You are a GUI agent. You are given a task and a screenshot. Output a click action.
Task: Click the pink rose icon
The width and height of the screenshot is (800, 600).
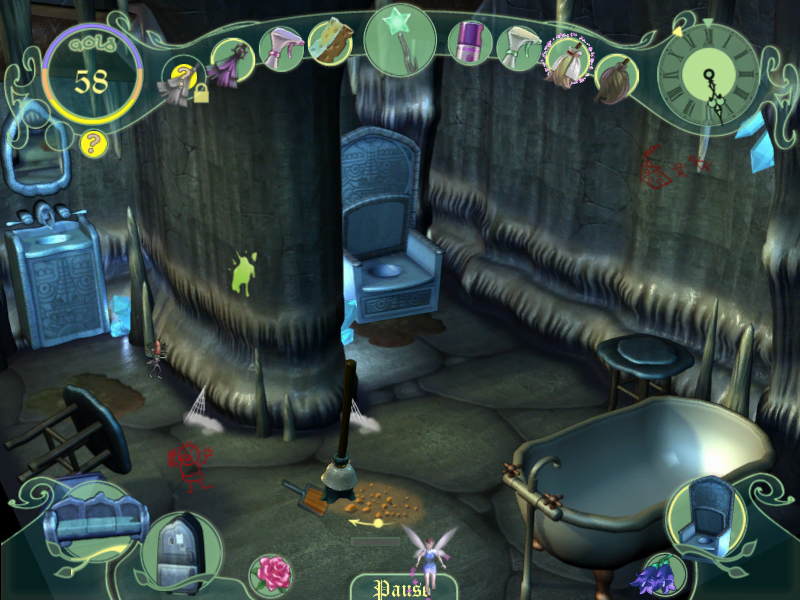pyautogui.click(x=271, y=574)
